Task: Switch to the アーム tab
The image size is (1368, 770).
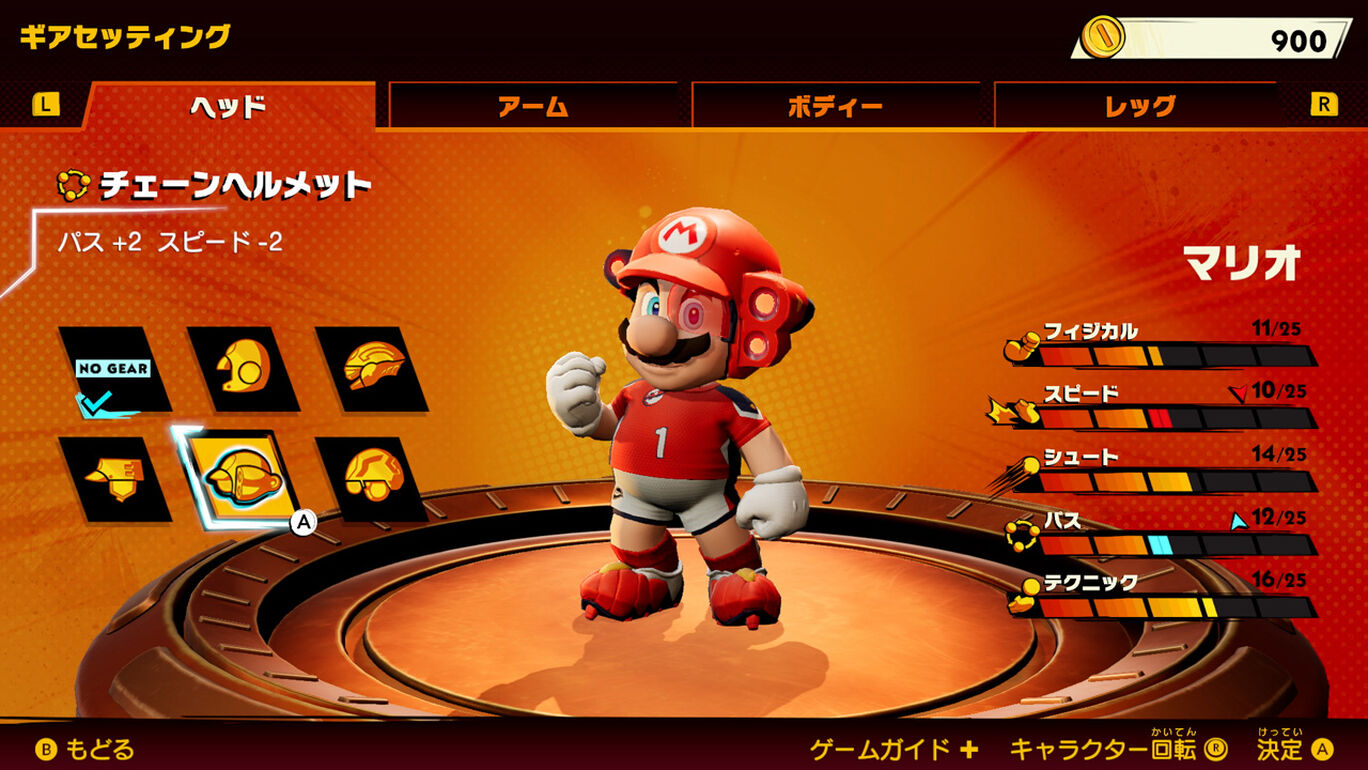Action: (x=533, y=105)
